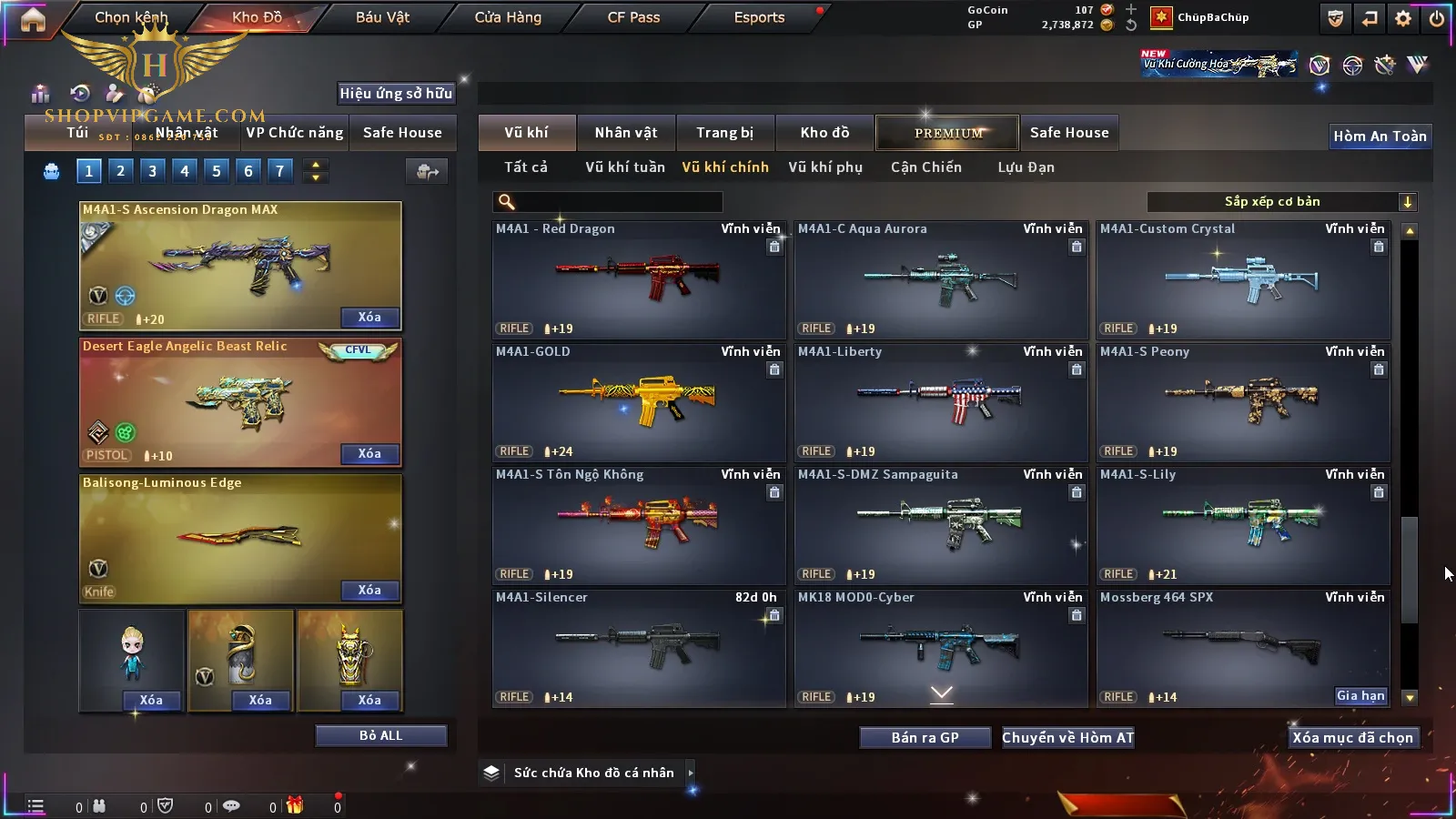This screenshot has width=1456, height=819.
Task: Go to the Esports menu
Action: point(759,17)
